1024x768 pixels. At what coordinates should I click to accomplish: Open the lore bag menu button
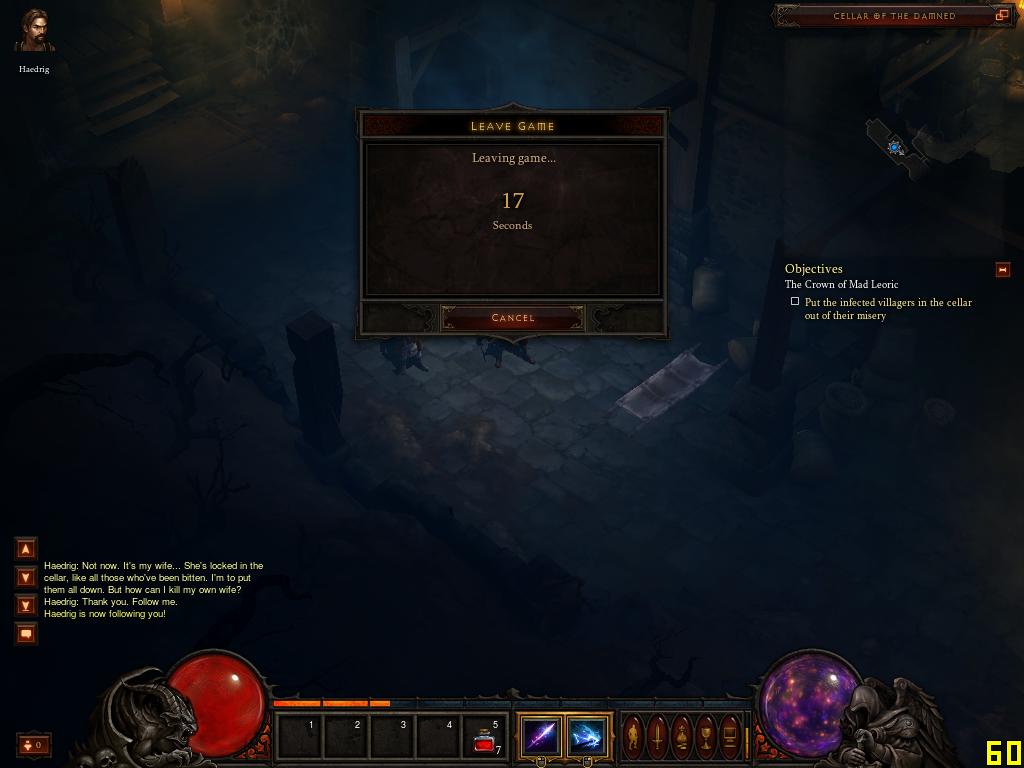point(682,736)
